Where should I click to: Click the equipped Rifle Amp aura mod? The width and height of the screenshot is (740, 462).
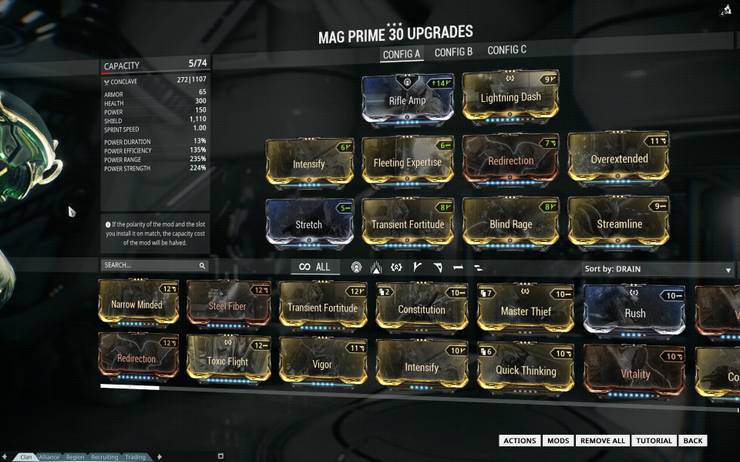408,98
